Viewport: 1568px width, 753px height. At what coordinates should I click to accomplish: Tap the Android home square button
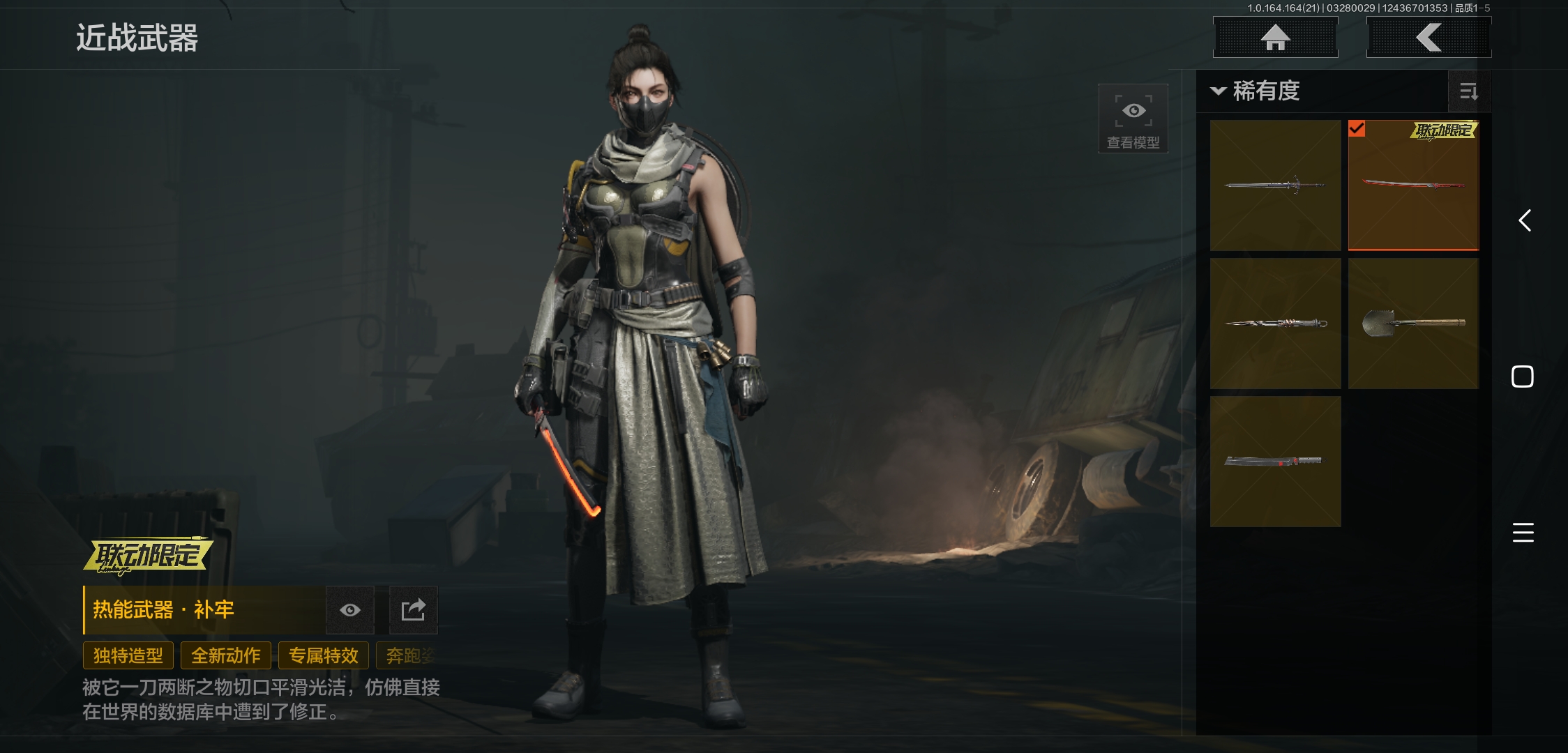[1523, 376]
